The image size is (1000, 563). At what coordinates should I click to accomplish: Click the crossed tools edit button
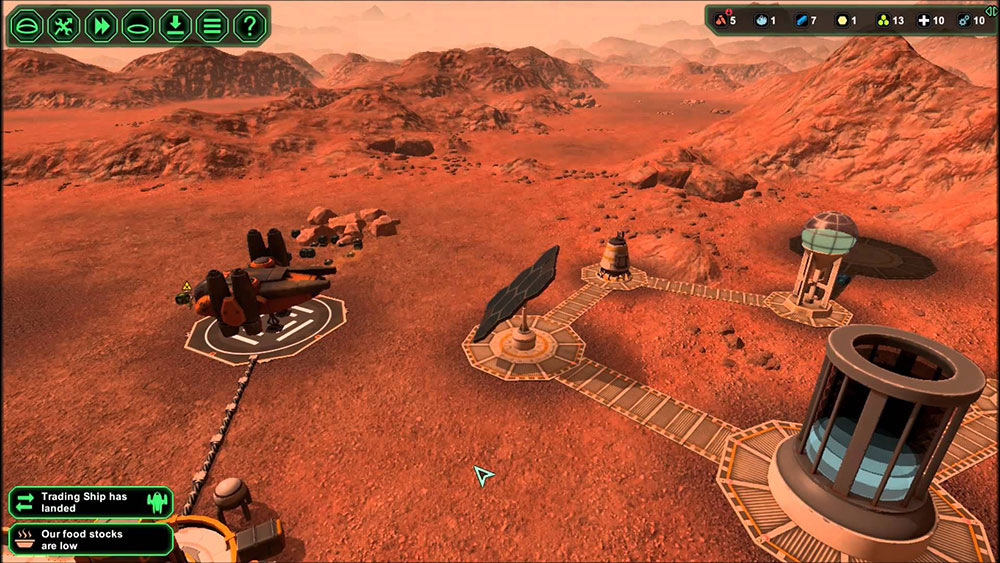point(65,26)
